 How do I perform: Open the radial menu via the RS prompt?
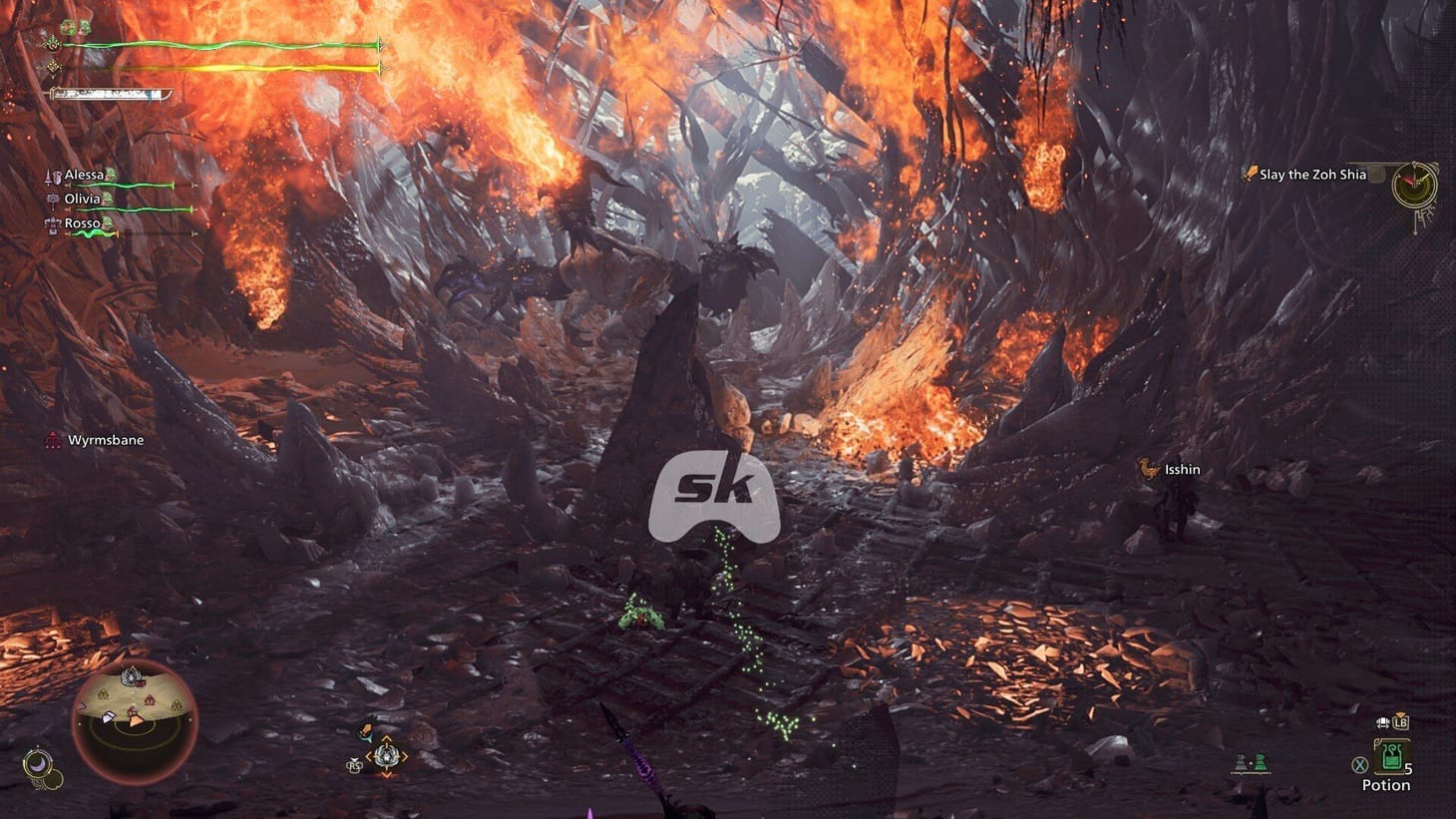[x=354, y=766]
